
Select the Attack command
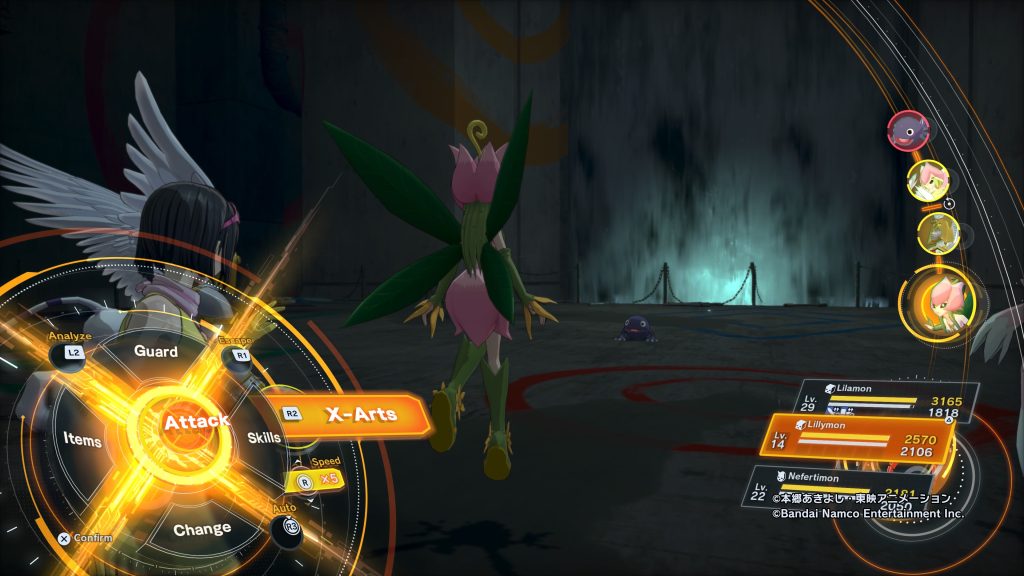click(196, 423)
